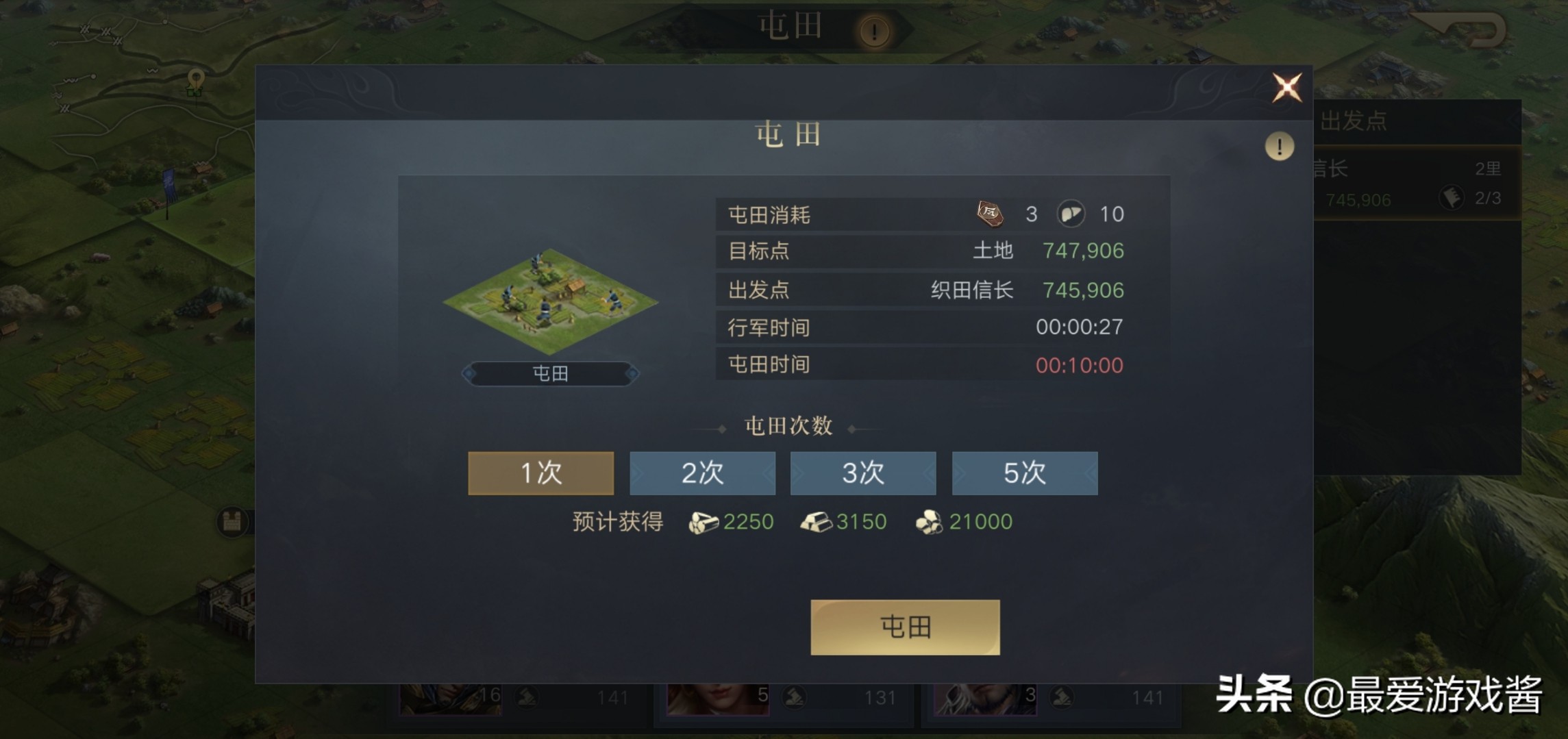Select the 5次 farming count option
Screen dimensions: 1568x739
[x=1025, y=473]
